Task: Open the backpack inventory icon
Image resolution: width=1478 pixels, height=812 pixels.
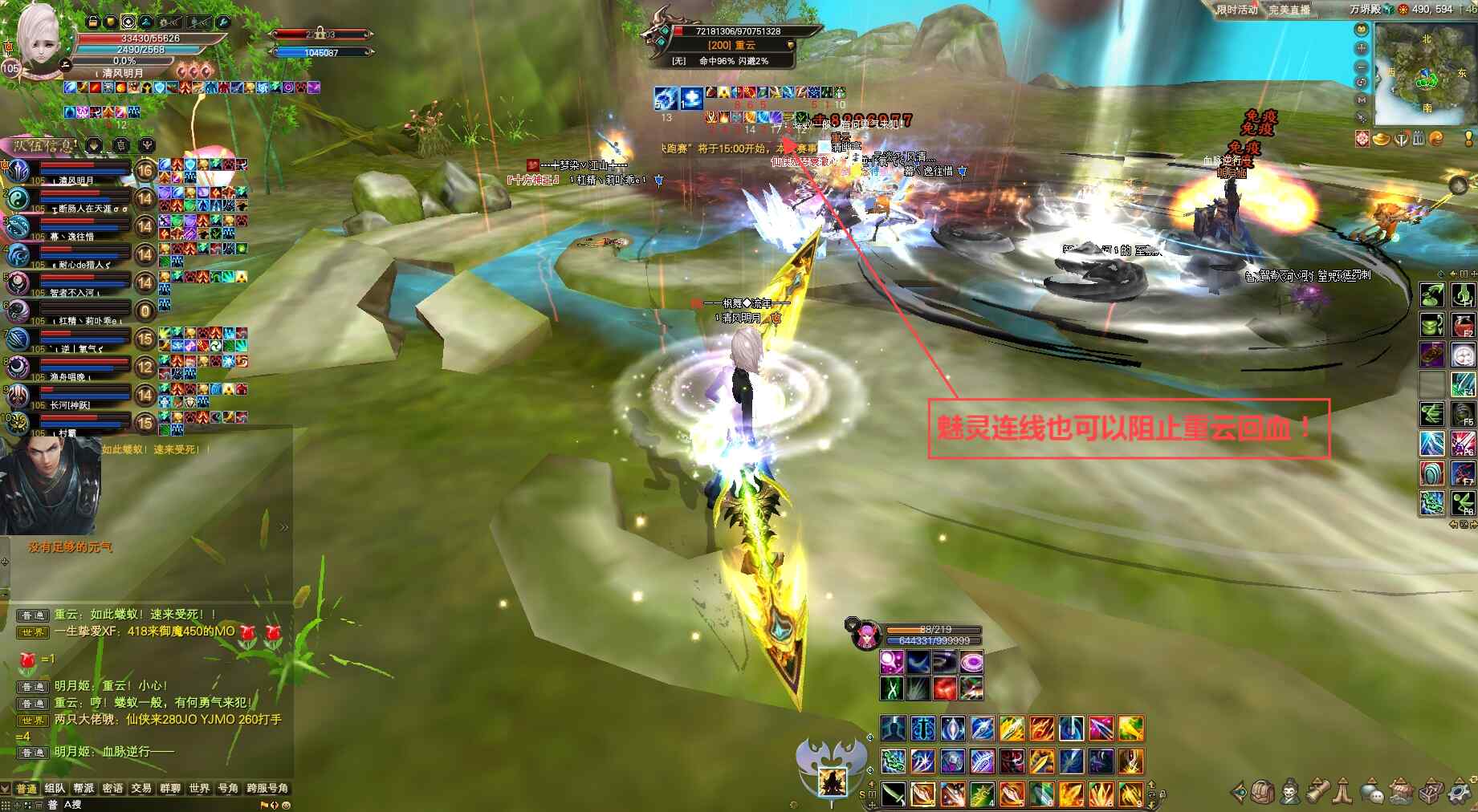Action: pyautogui.click(x=1263, y=793)
